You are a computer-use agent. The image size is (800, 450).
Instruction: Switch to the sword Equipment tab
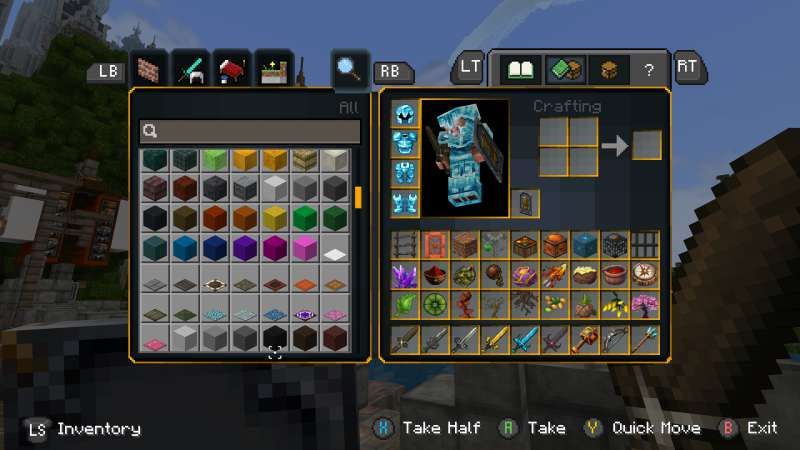click(190, 69)
